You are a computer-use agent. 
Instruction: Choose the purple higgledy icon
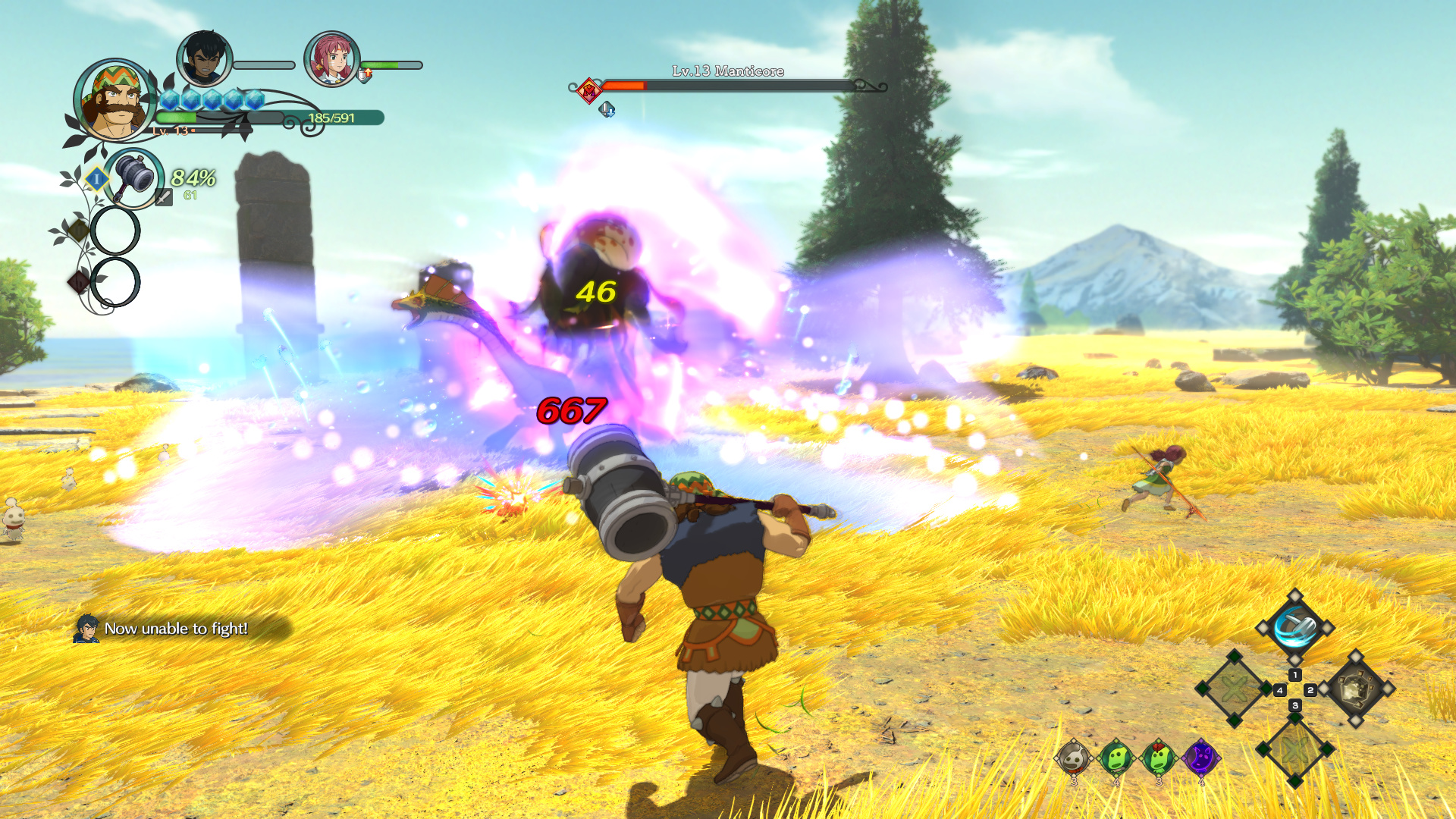[1201, 757]
